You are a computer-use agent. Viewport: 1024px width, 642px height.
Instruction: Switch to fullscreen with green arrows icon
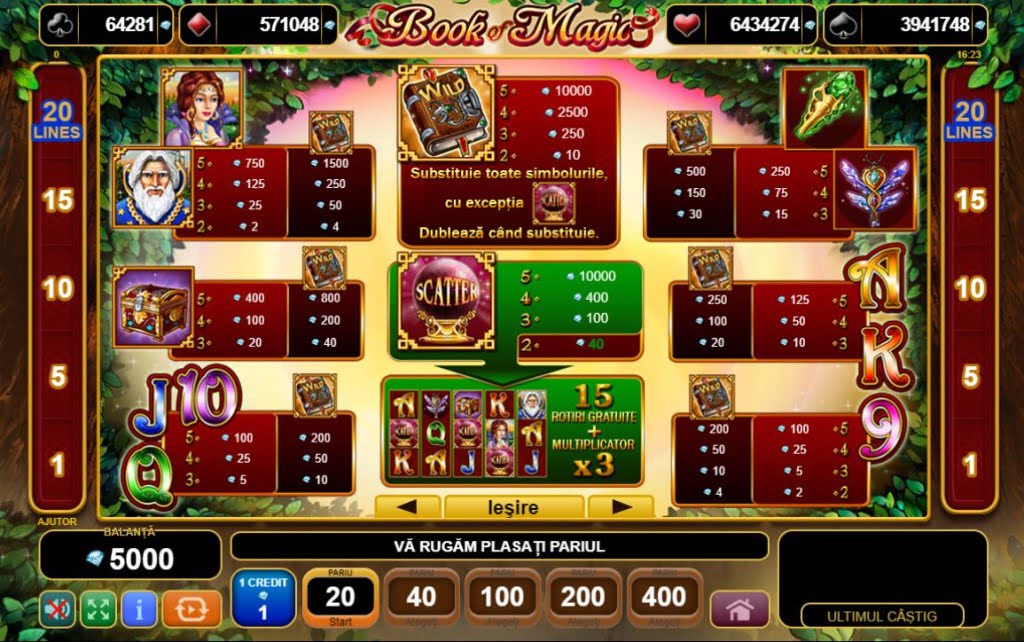[x=97, y=608]
